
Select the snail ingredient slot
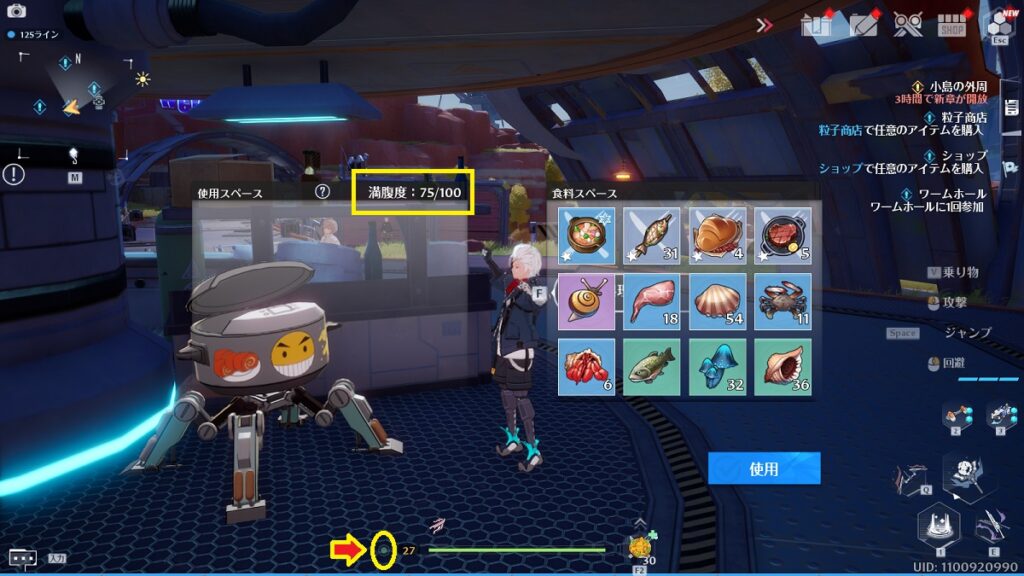point(586,301)
